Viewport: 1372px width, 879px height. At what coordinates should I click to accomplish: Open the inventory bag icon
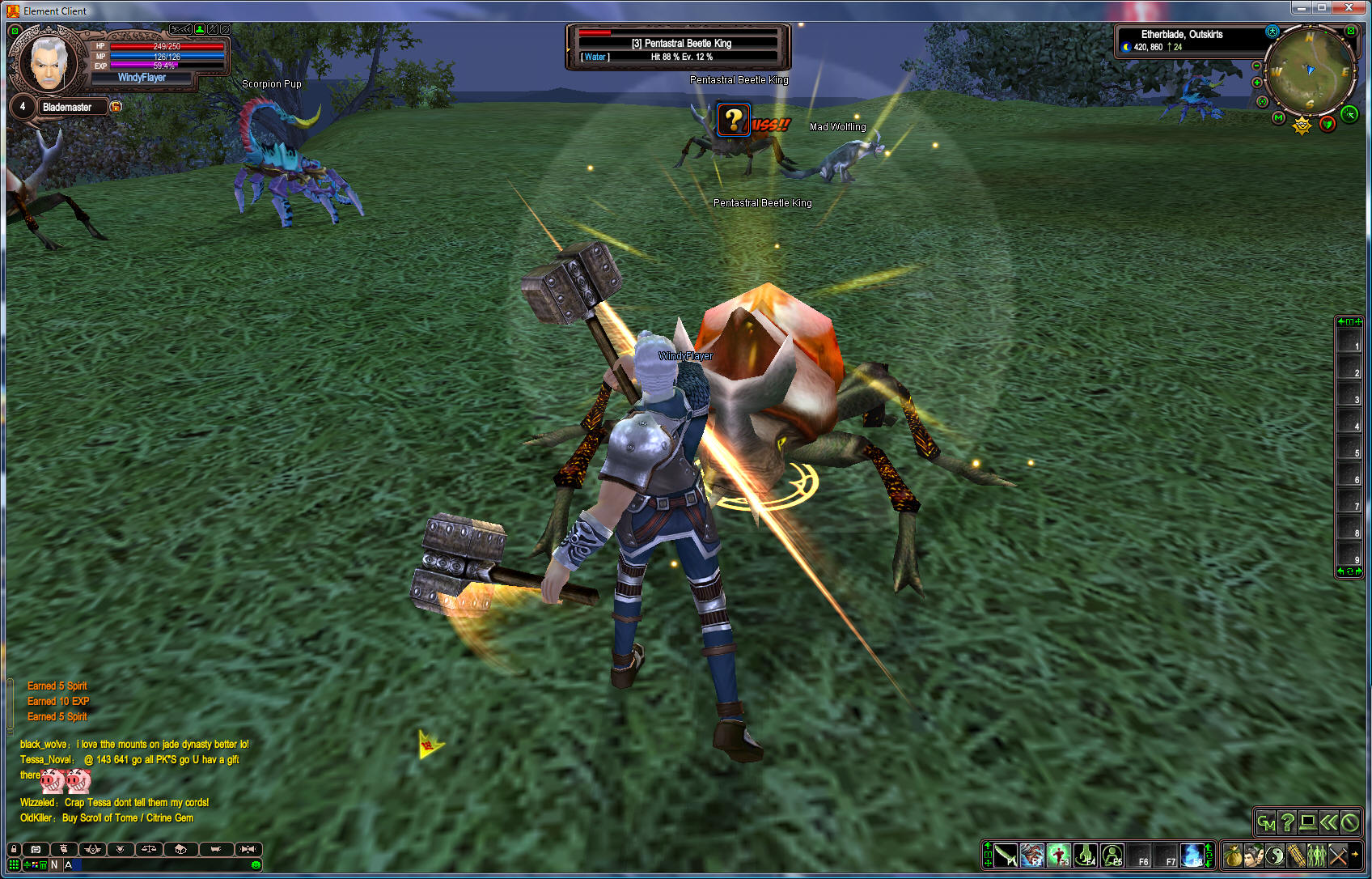click(x=1233, y=856)
